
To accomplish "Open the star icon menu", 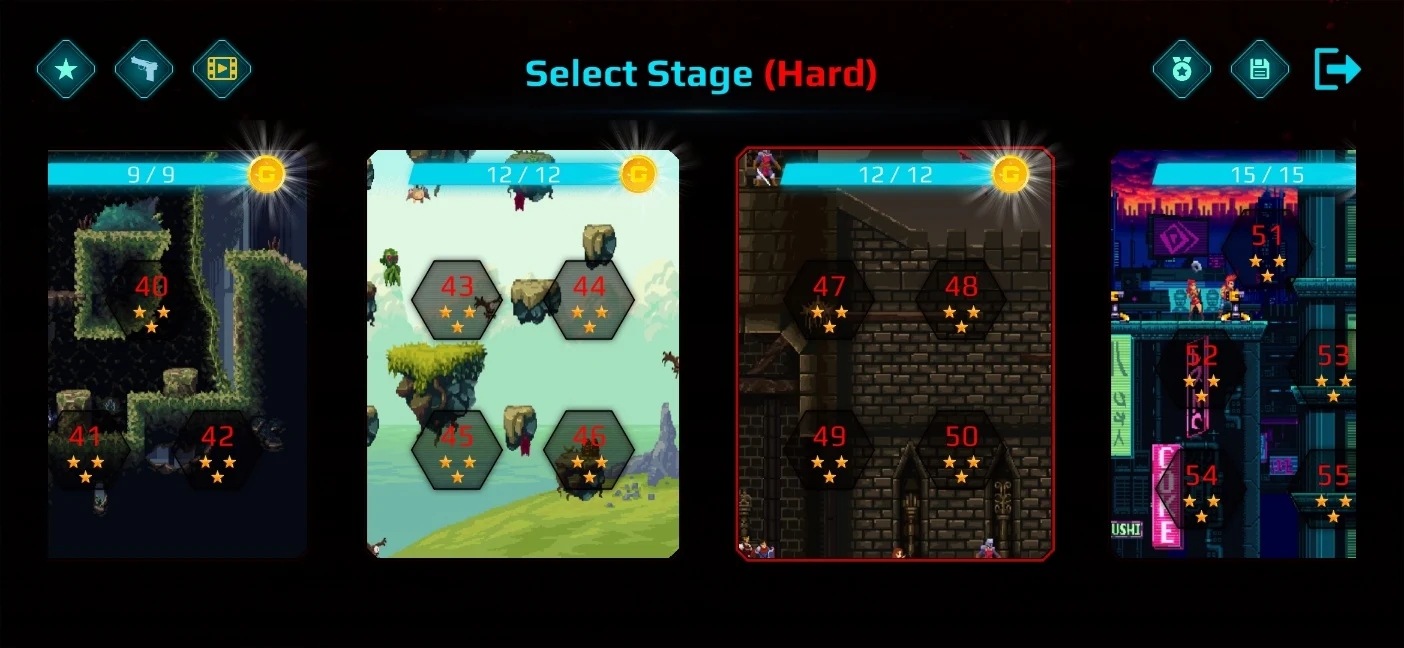I will coord(66,69).
